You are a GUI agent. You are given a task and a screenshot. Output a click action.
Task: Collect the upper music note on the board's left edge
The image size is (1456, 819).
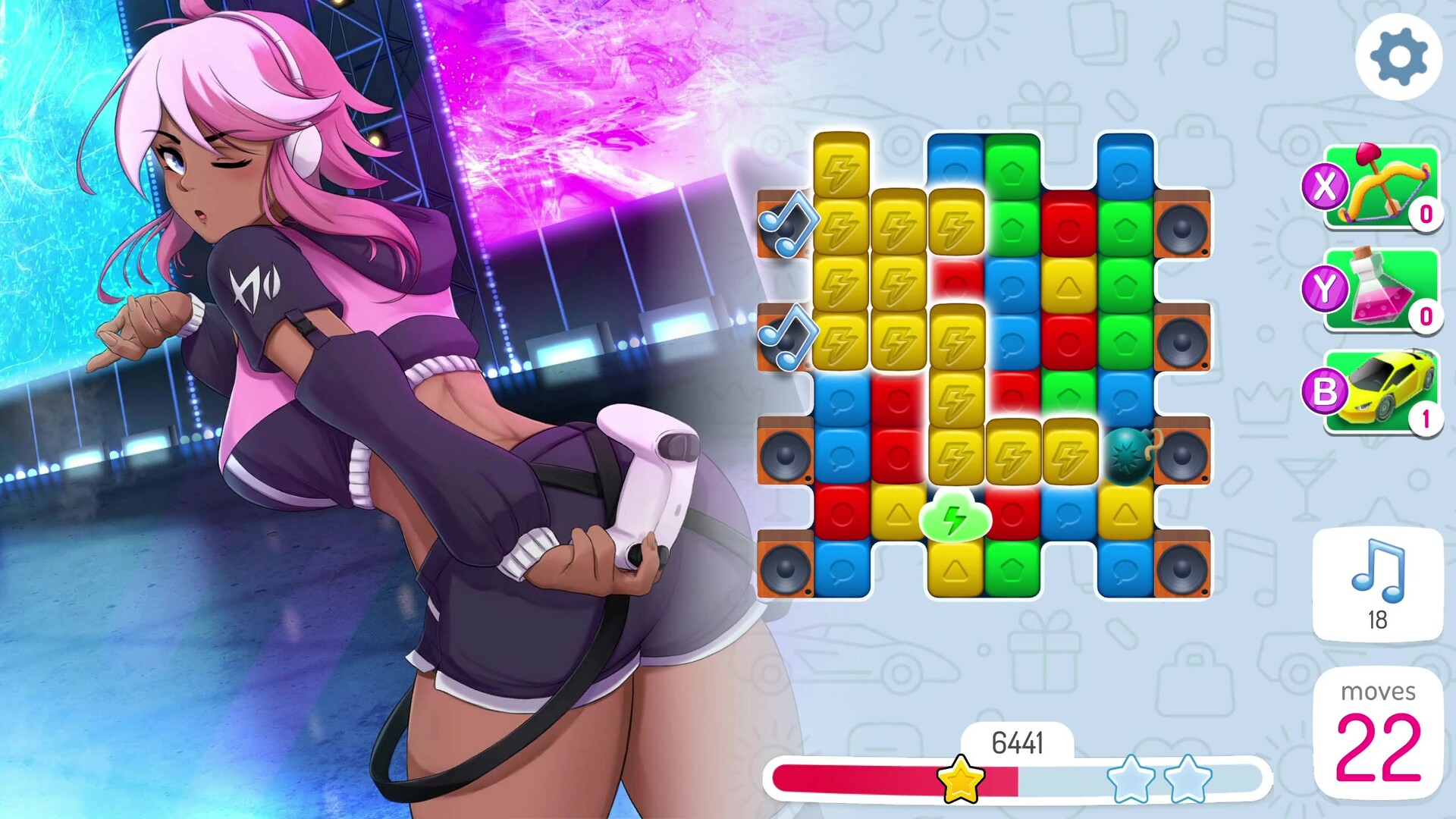pos(789,227)
